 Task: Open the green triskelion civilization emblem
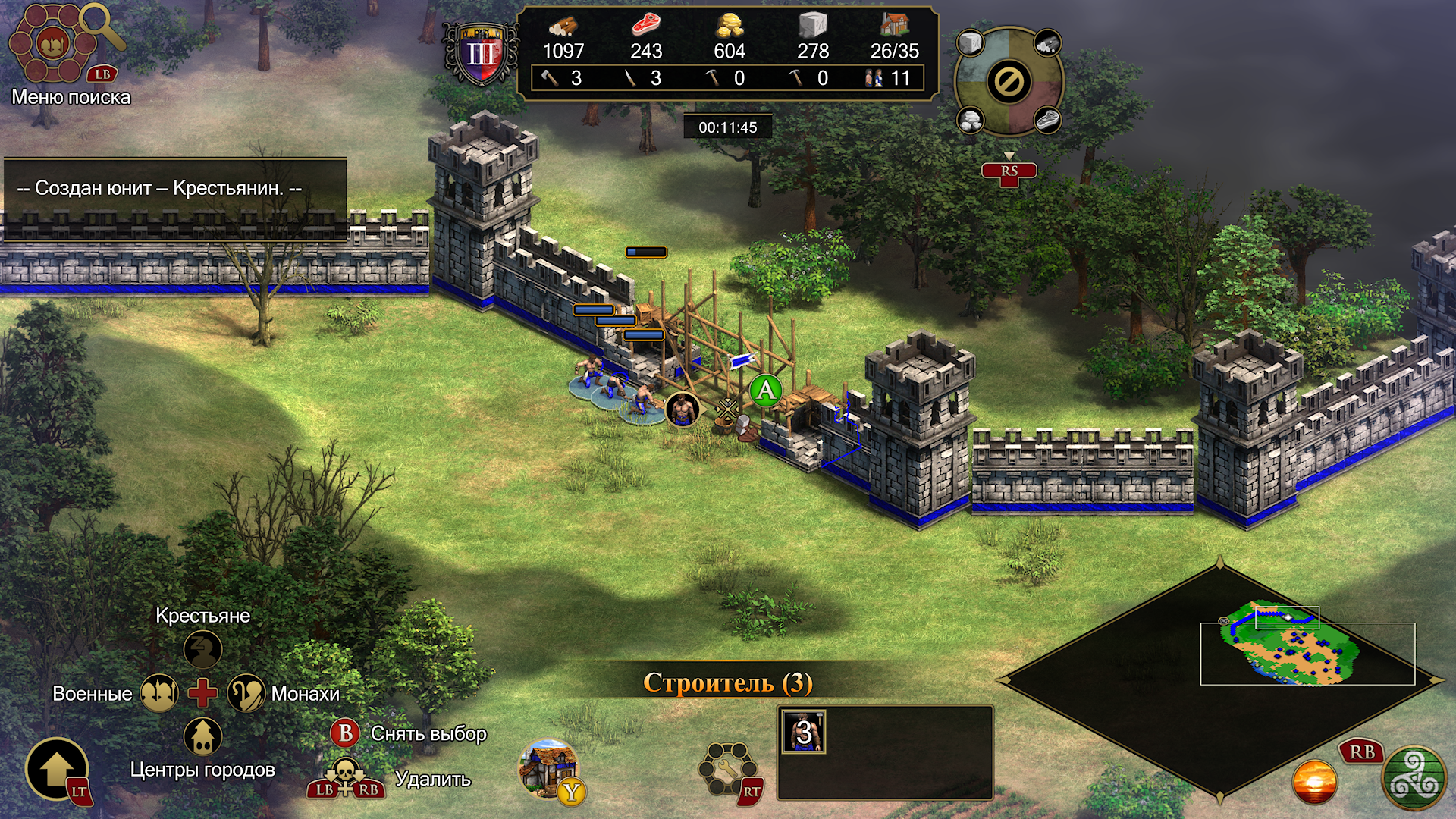[x=1414, y=778]
